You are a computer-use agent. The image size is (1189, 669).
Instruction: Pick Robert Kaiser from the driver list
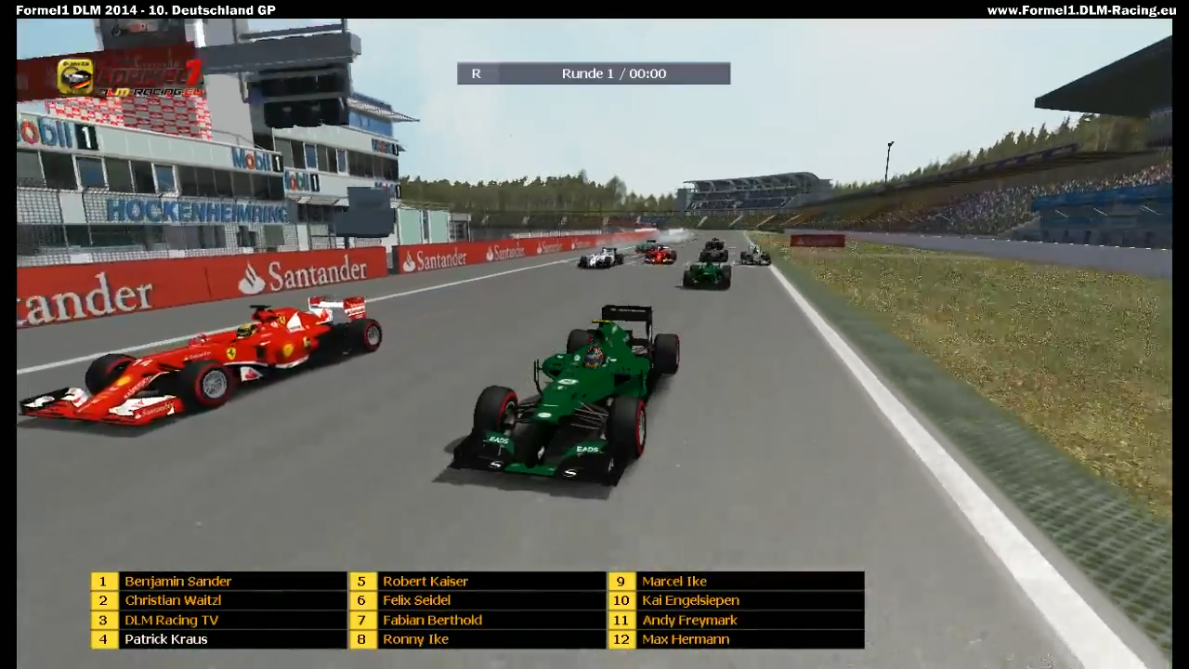[x=425, y=581]
